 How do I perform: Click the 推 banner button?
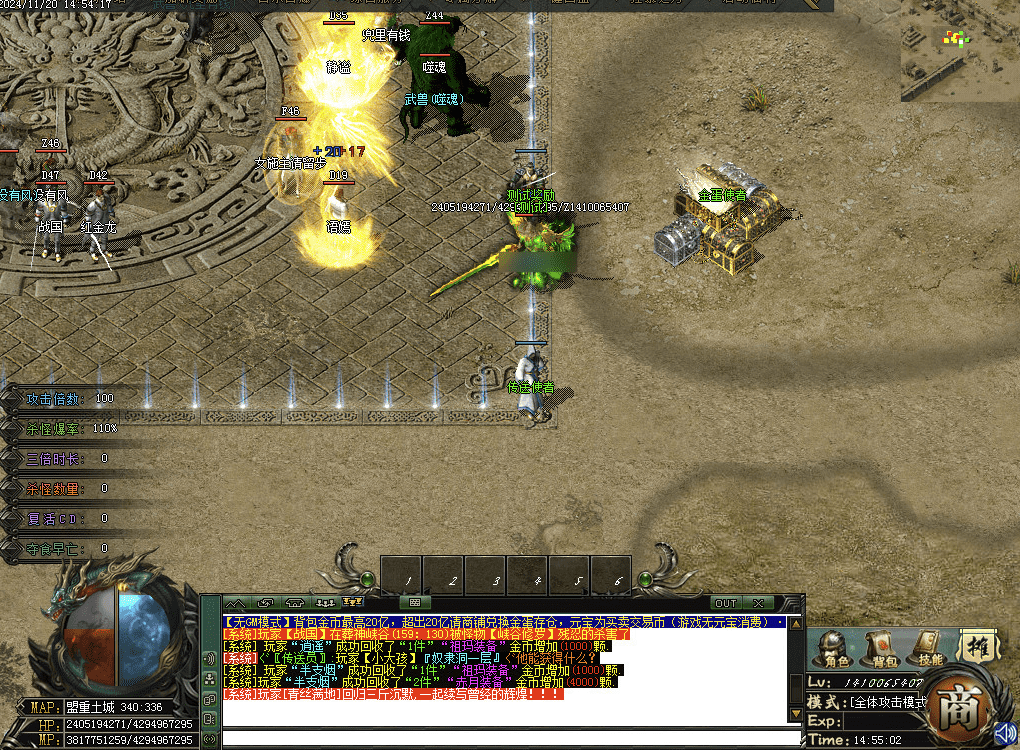pos(978,646)
